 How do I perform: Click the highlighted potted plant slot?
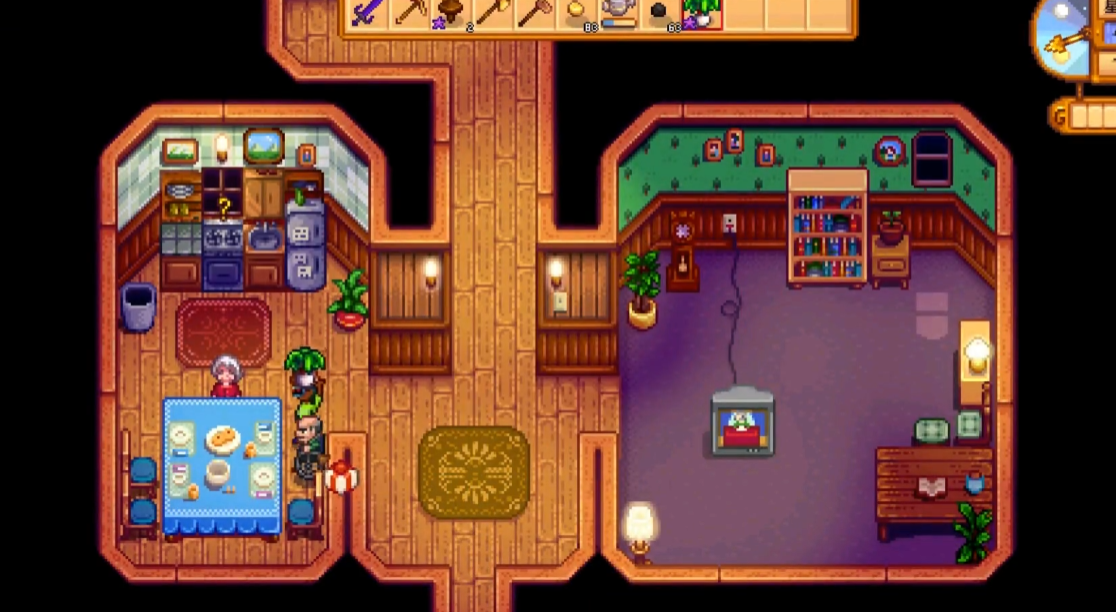pyautogui.click(x=702, y=13)
